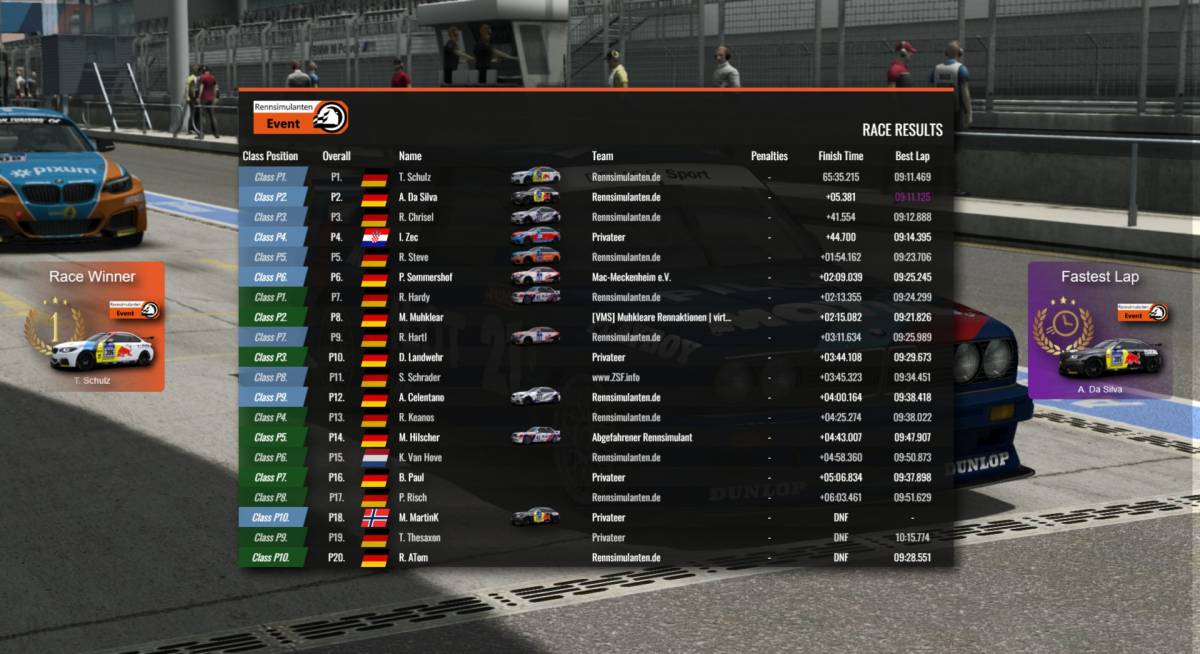Select A. Da Silva's result row

[595, 197]
